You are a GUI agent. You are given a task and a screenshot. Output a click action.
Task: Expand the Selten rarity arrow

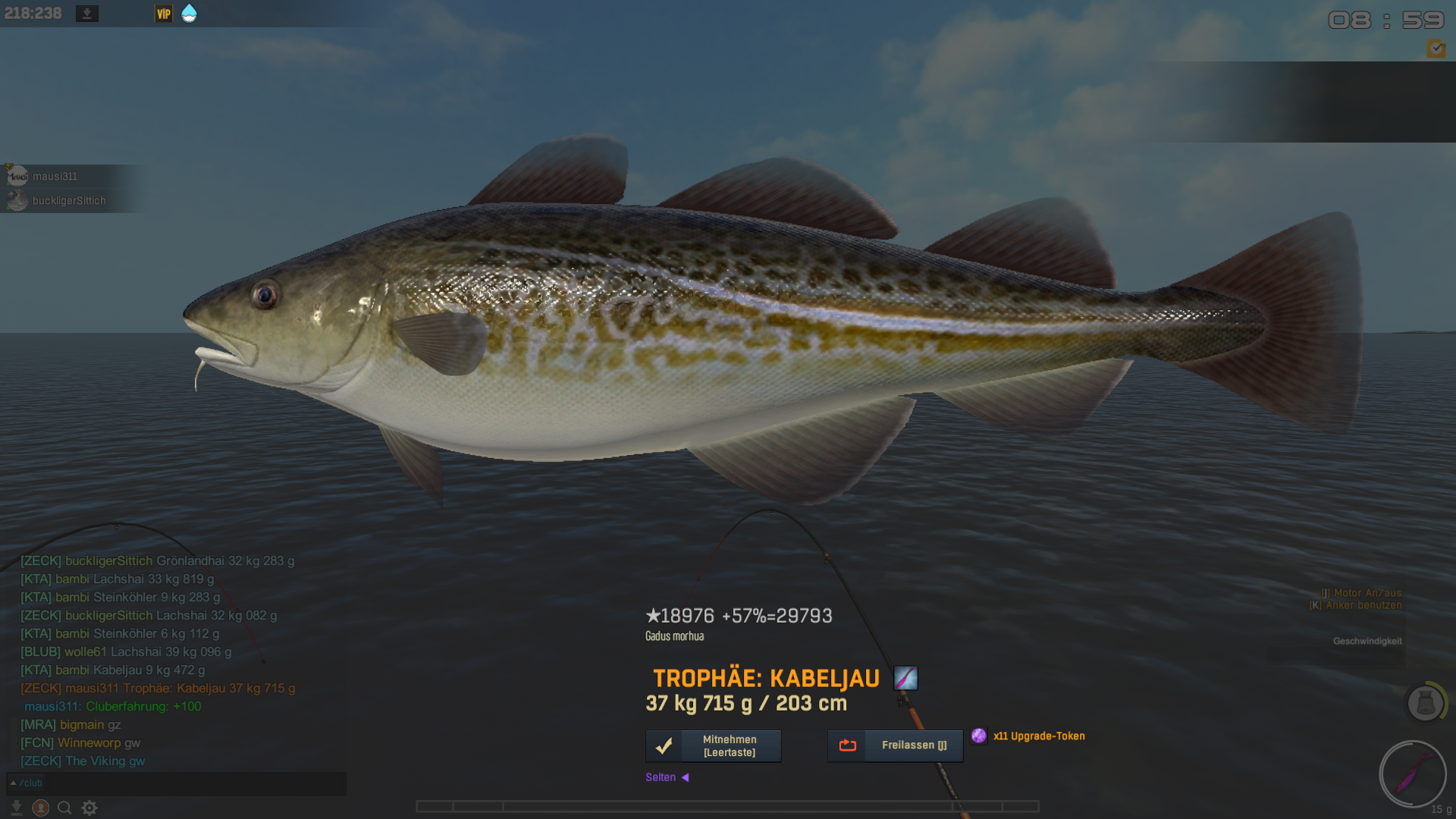click(x=685, y=777)
